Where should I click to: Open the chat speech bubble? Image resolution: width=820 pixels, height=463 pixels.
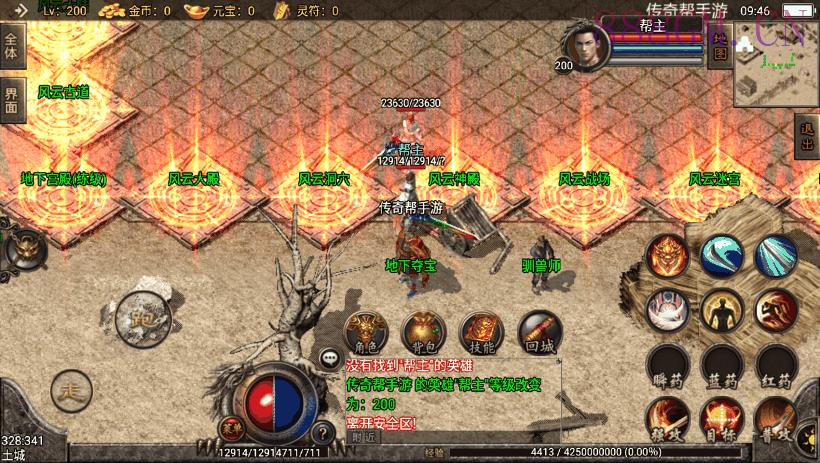[x=329, y=357]
